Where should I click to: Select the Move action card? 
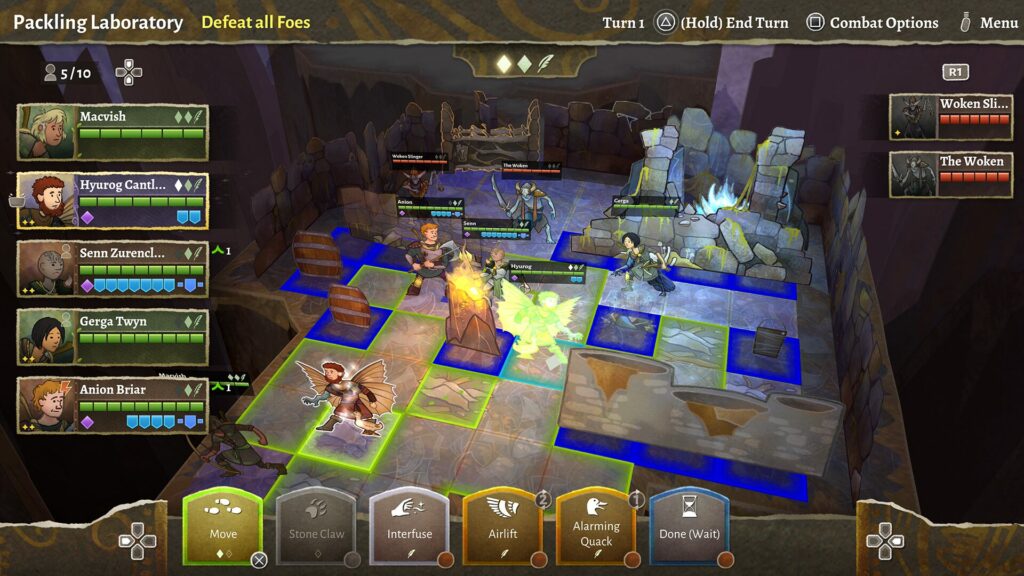coord(222,525)
